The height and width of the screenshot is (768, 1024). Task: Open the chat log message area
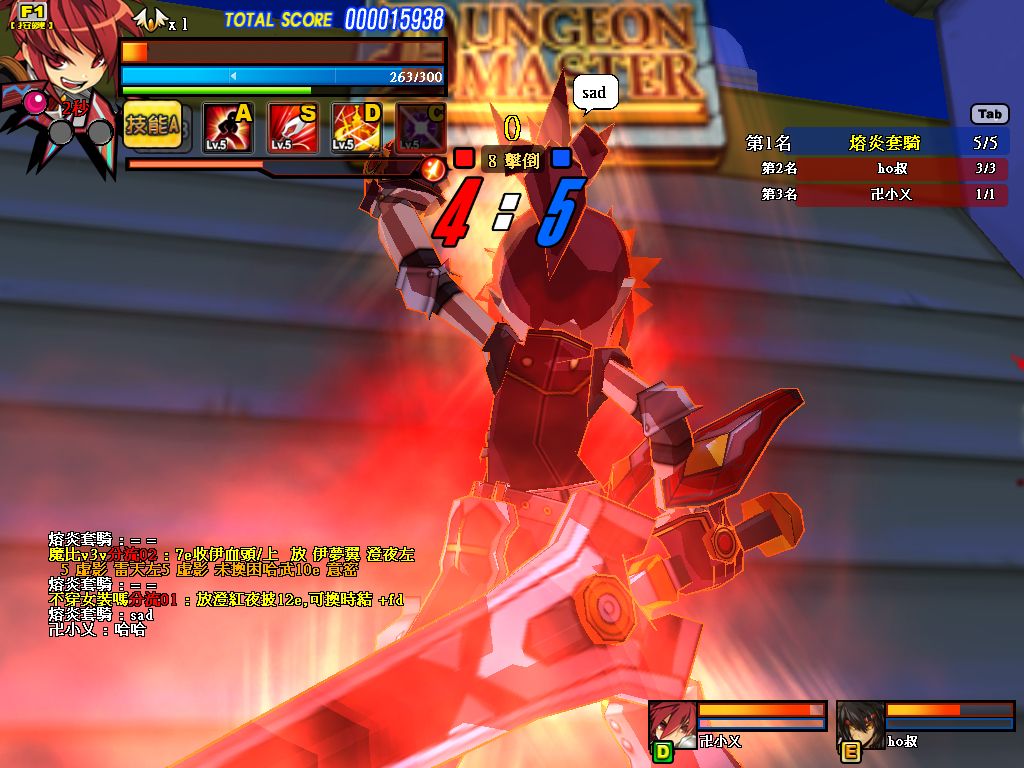point(230,585)
